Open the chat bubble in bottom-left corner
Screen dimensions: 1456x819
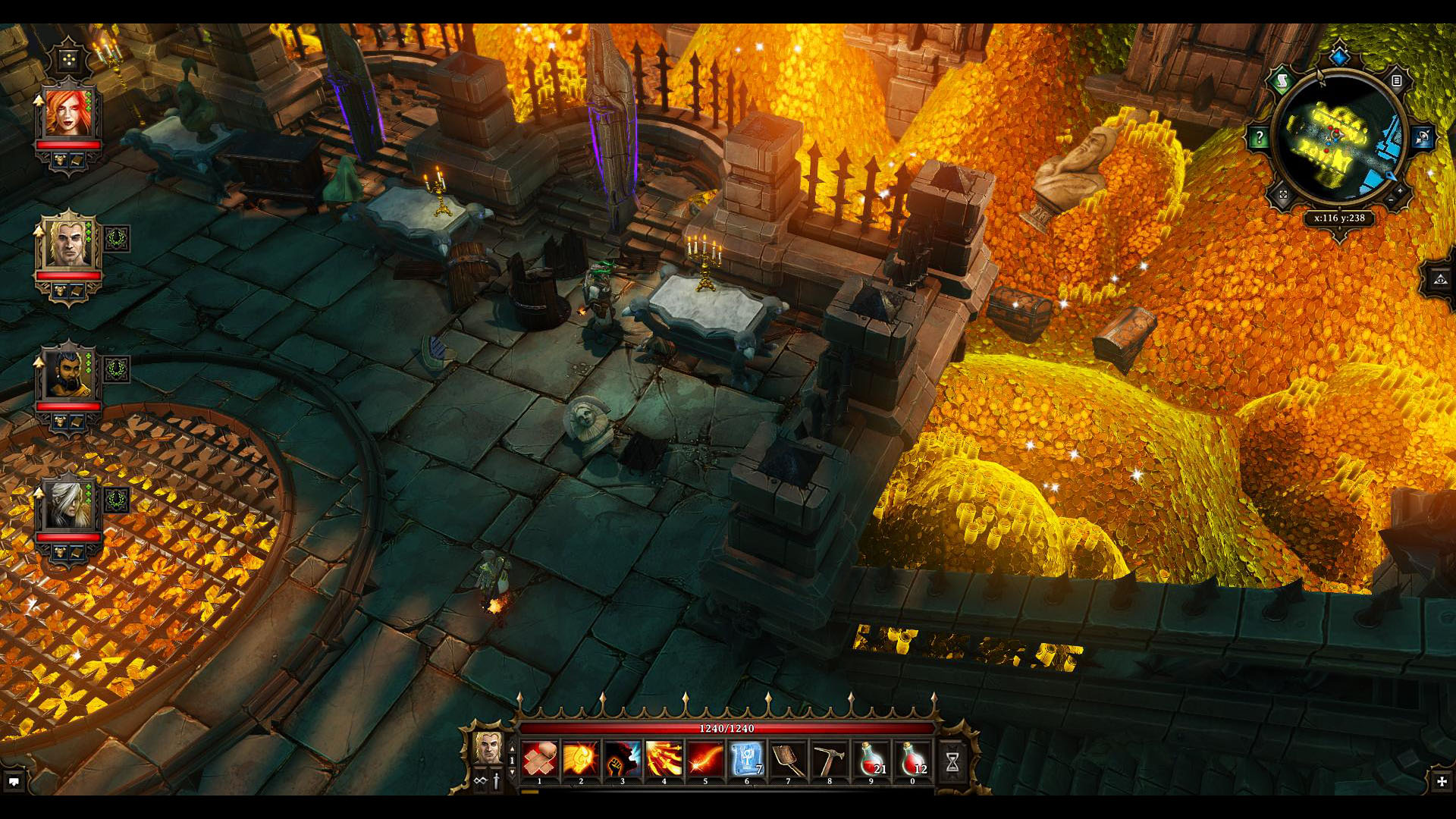14,781
